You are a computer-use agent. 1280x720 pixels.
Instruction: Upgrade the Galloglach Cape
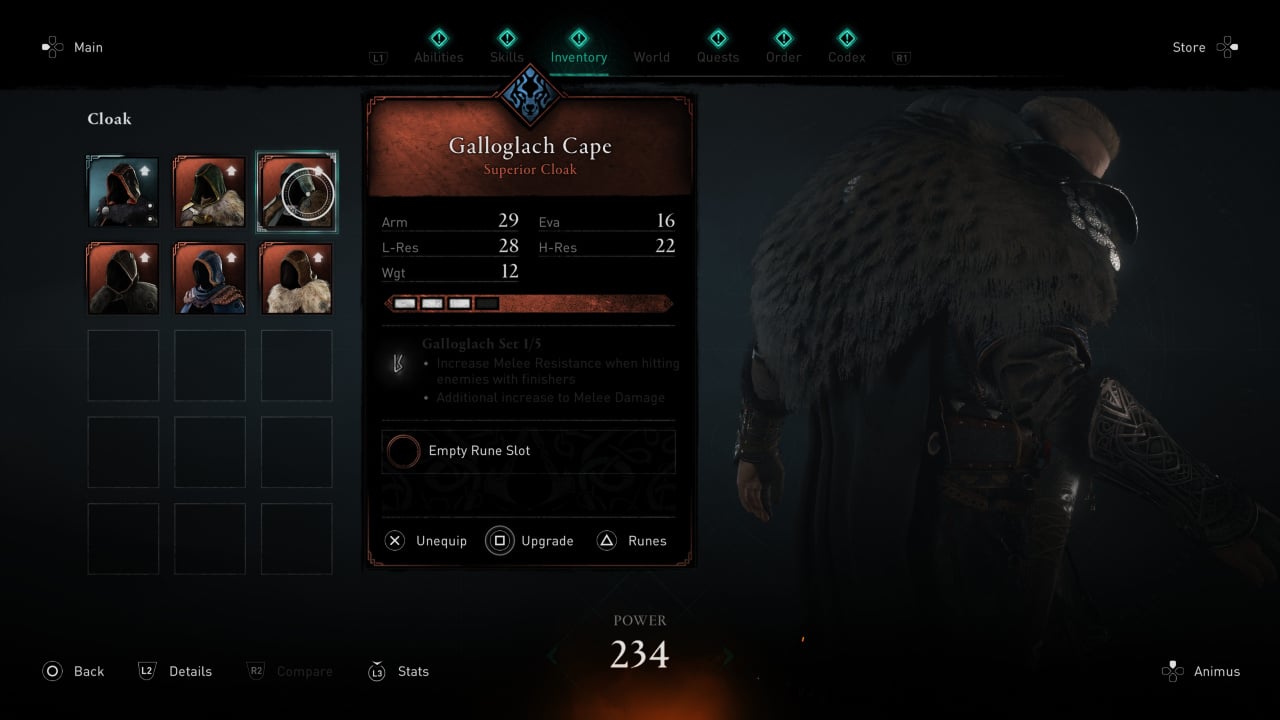point(530,541)
